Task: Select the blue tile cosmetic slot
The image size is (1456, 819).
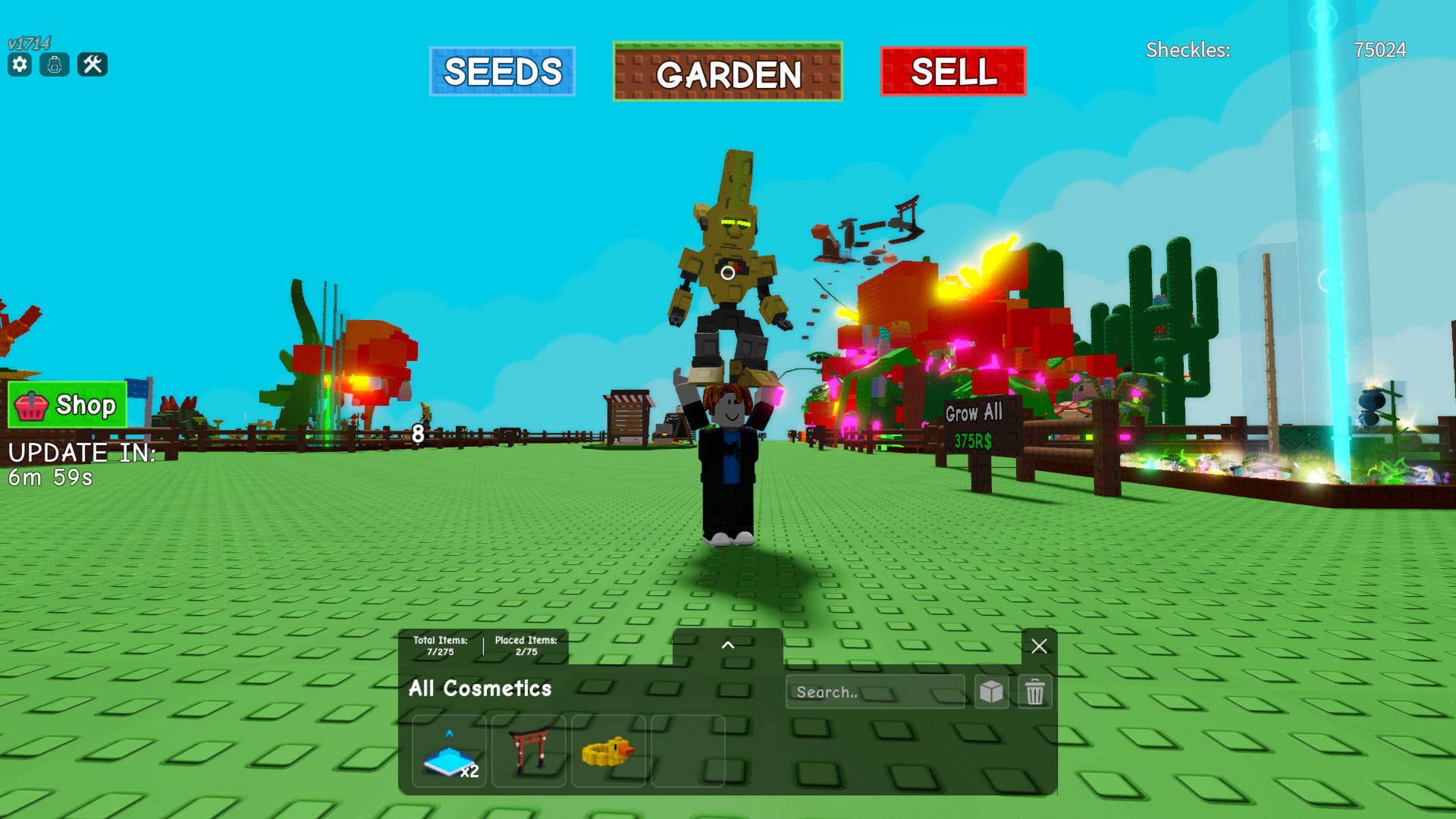Action: tap(449, 752)
